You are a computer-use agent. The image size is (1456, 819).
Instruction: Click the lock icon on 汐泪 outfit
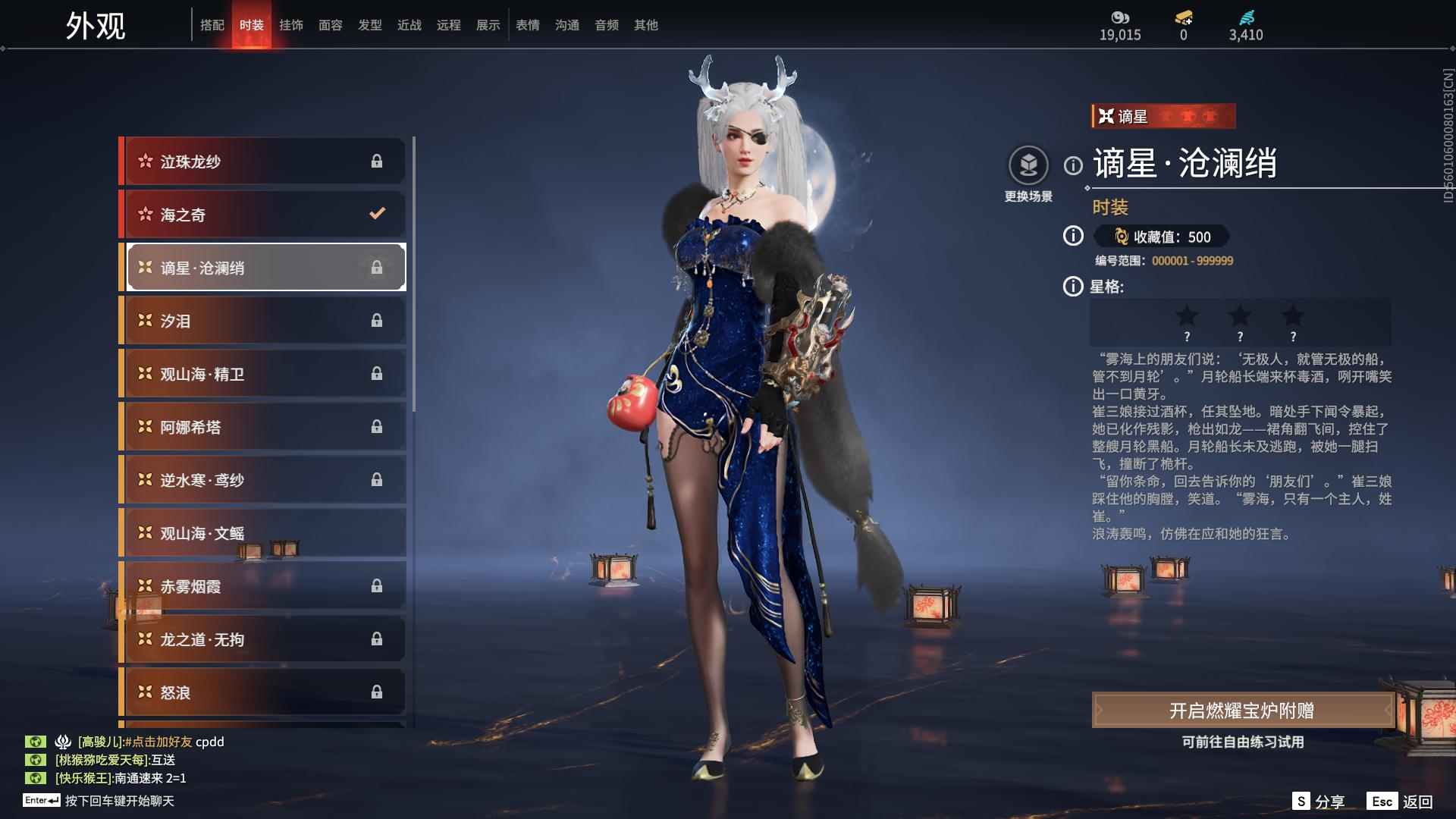coord(377,320)
